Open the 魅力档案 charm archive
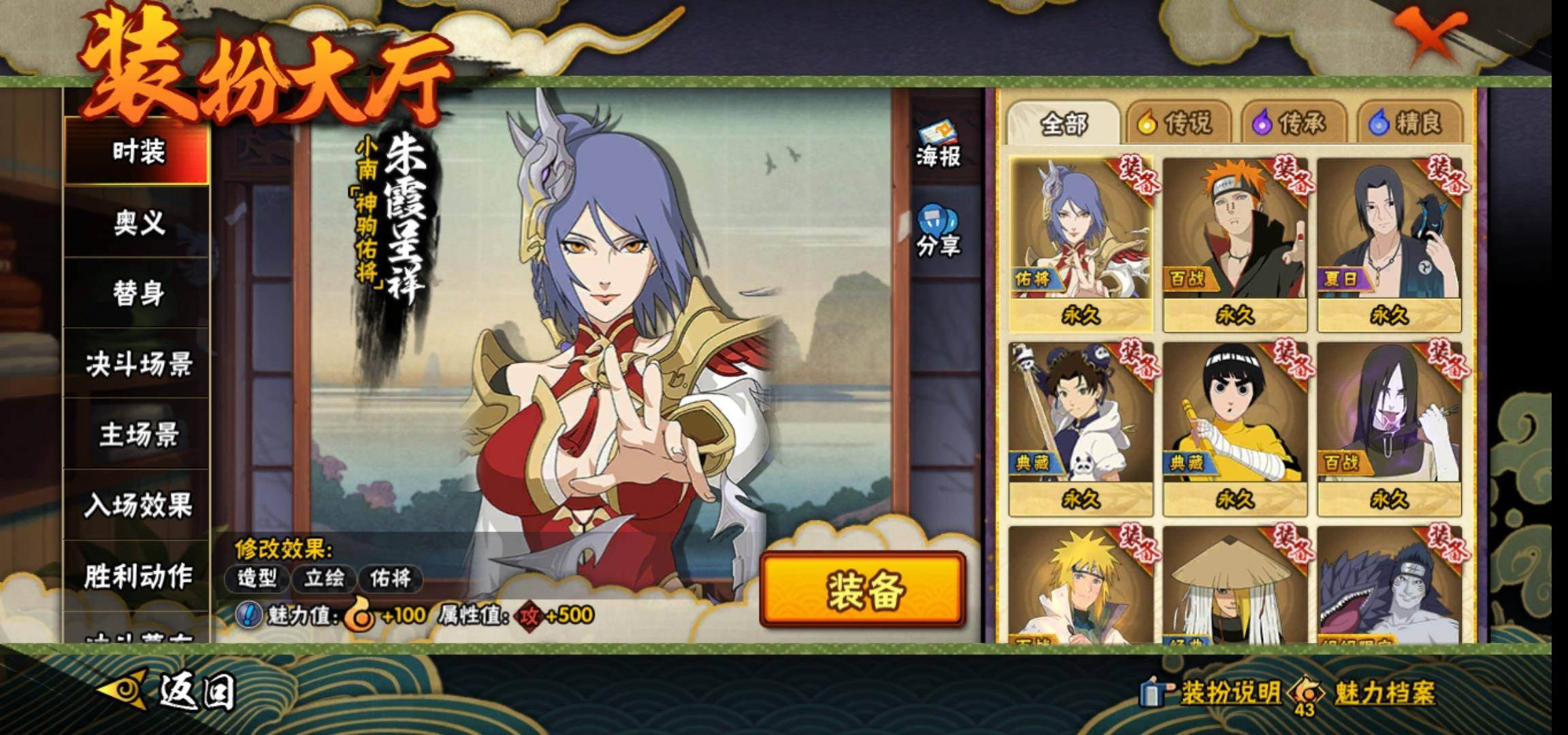The height and width of the screenshot is (735, 1568). (x=1369, y=693)
